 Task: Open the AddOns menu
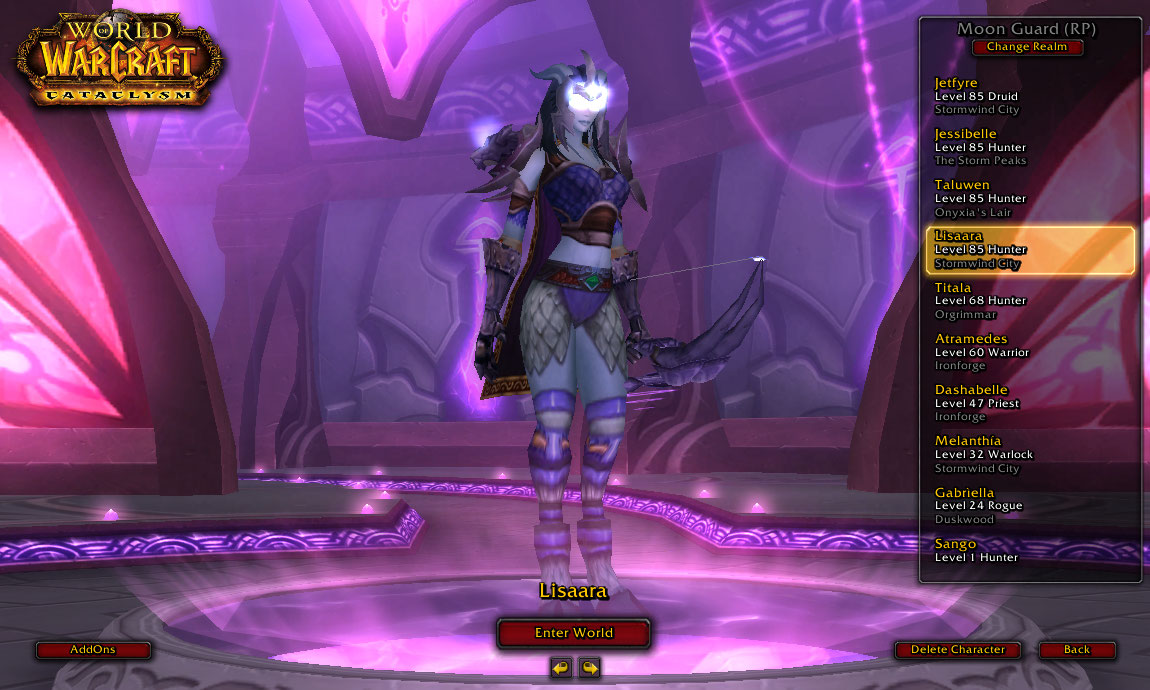(x=93, y=650)
